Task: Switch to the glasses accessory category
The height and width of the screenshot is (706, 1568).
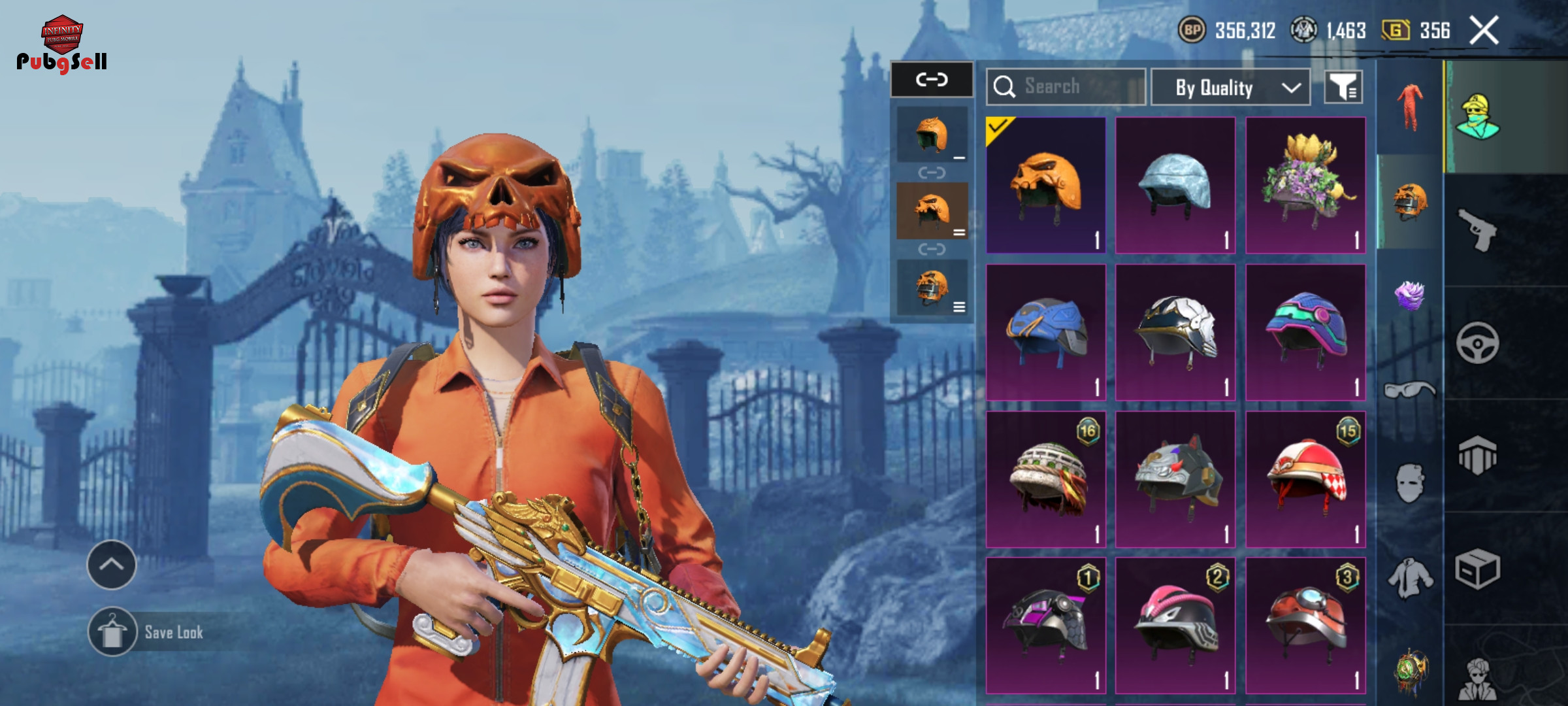Action: [x=1409, y=390]
